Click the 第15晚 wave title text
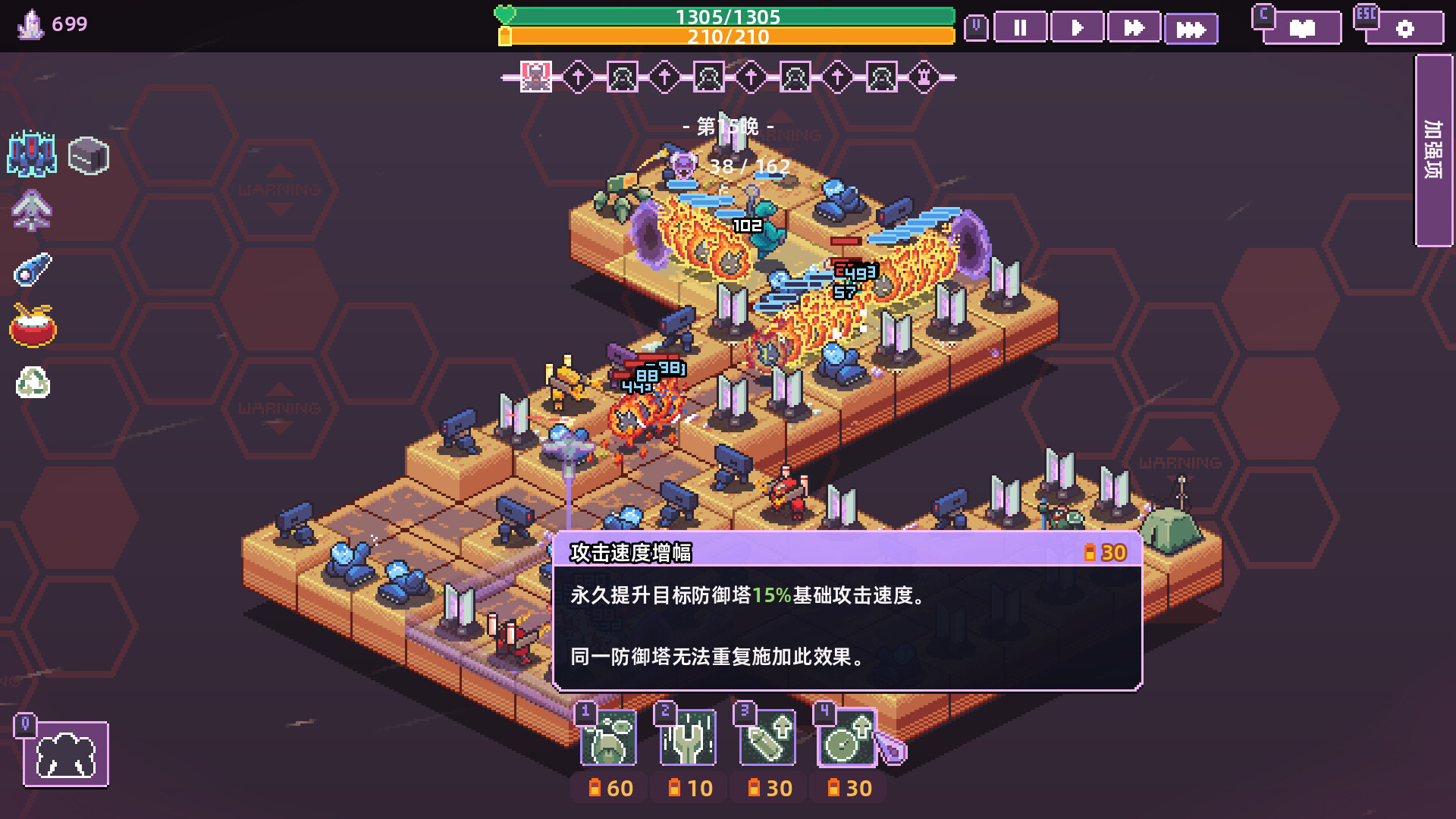Image resolution: width=1456 pixels, height=819 pixels. (x=728, y=126)
